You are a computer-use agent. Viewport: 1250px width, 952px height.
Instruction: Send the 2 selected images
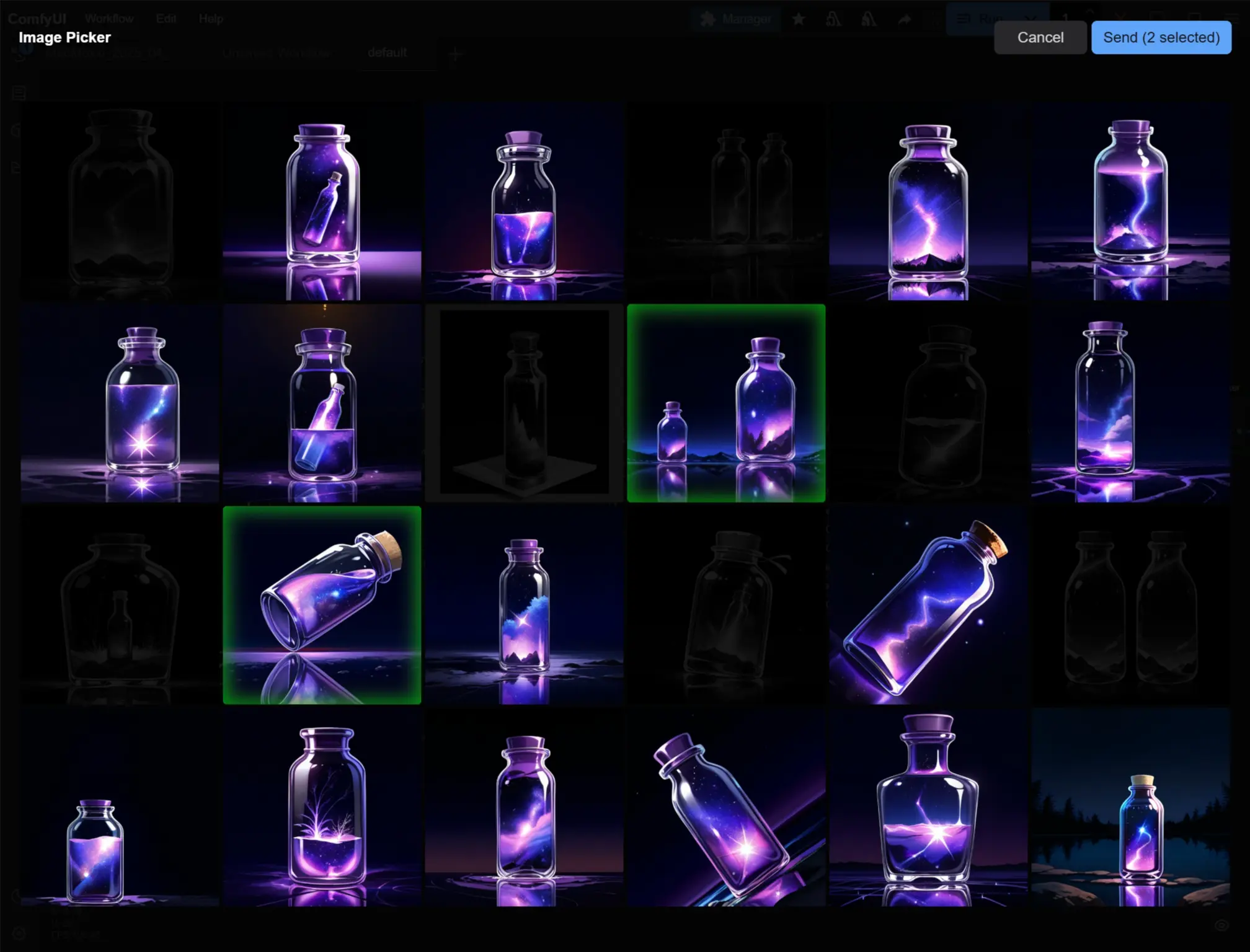pos(1161,37)
